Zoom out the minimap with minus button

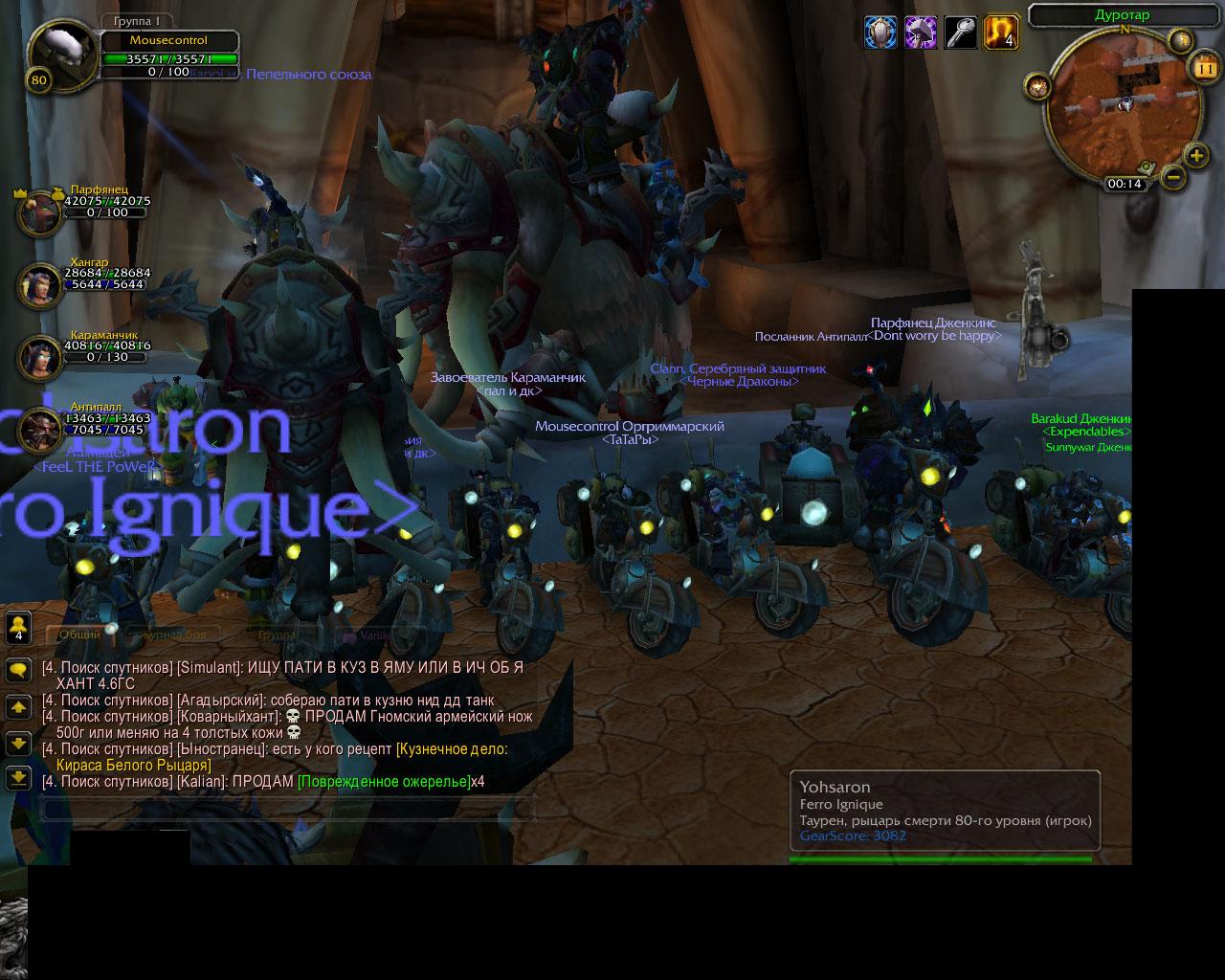tap(1173, 177)
